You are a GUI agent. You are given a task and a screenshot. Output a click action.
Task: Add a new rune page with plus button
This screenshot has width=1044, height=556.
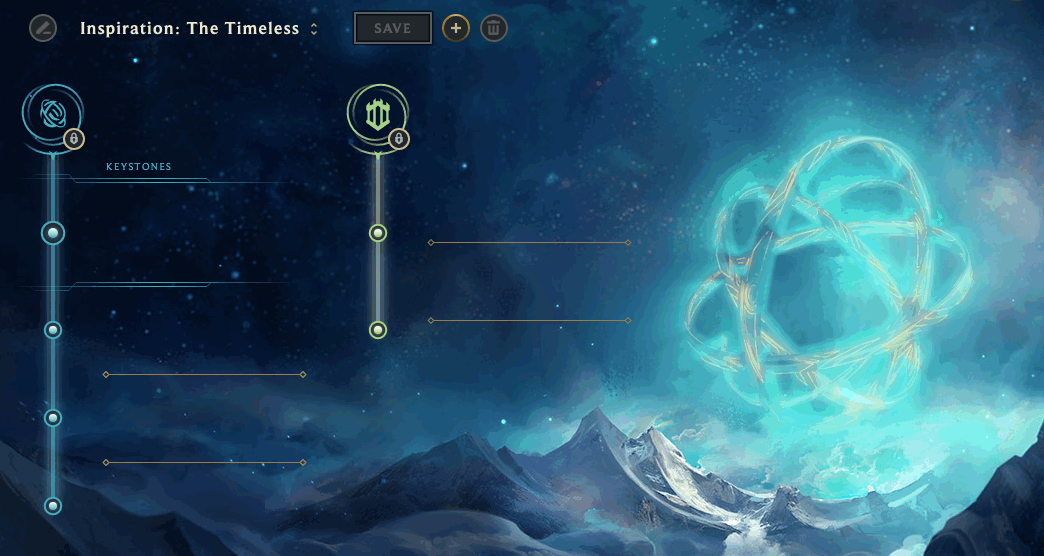(x=456, y=28)
